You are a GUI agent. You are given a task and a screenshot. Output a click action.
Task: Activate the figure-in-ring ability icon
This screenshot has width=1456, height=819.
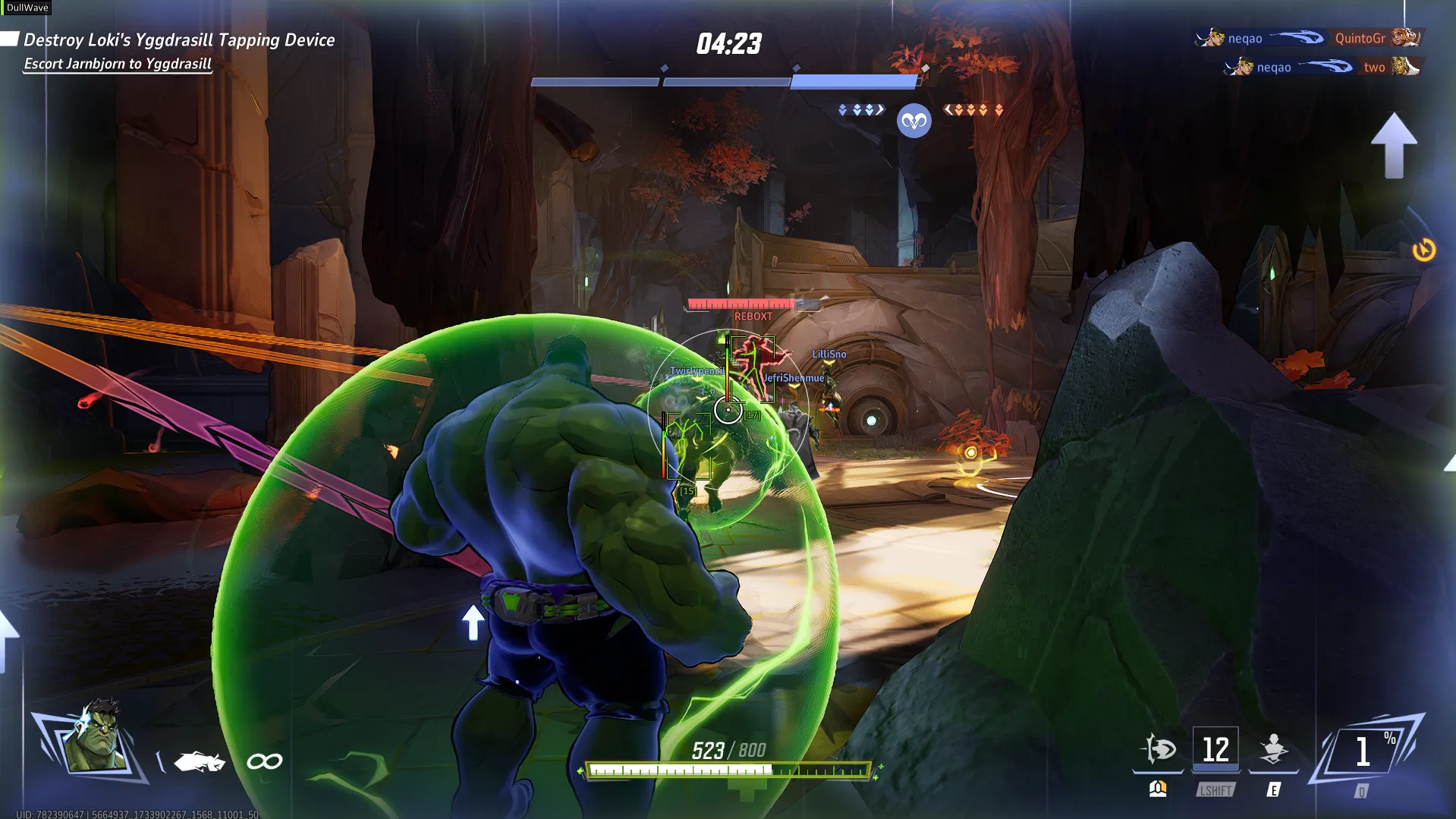(1274, 749)
